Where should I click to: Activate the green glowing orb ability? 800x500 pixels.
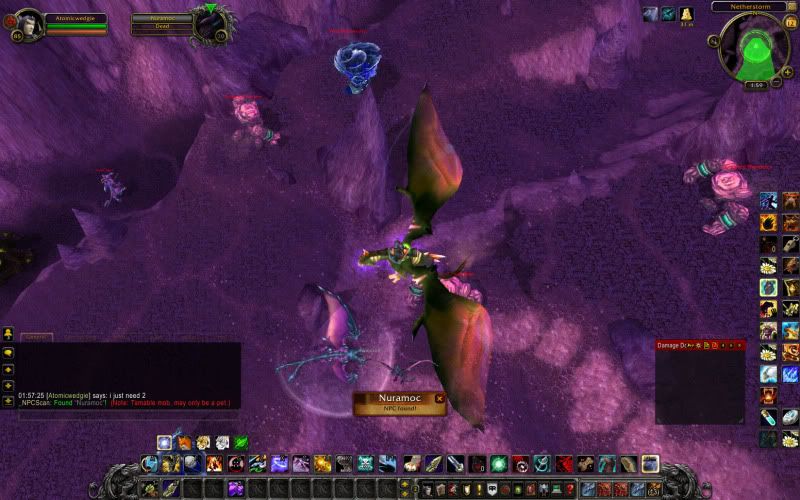coord(498,464)
